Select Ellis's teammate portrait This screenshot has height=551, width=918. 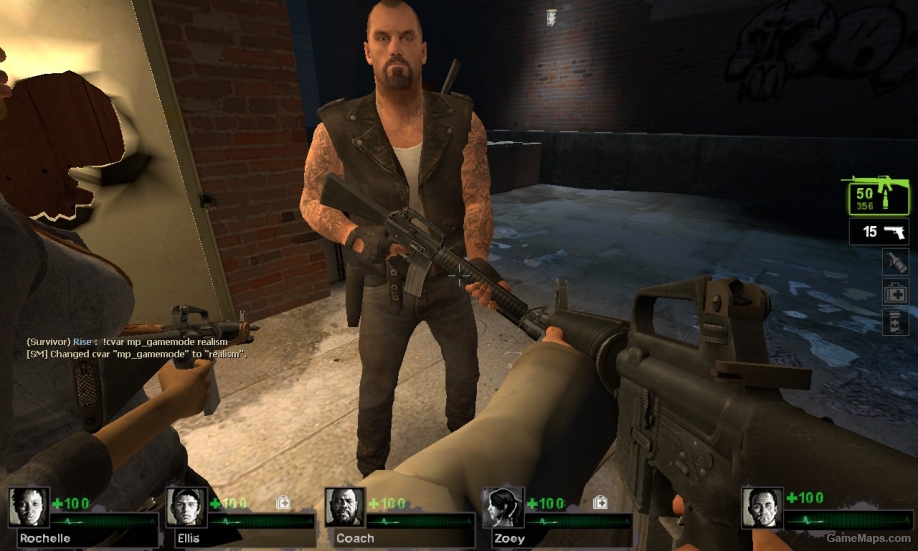point(186,507)
